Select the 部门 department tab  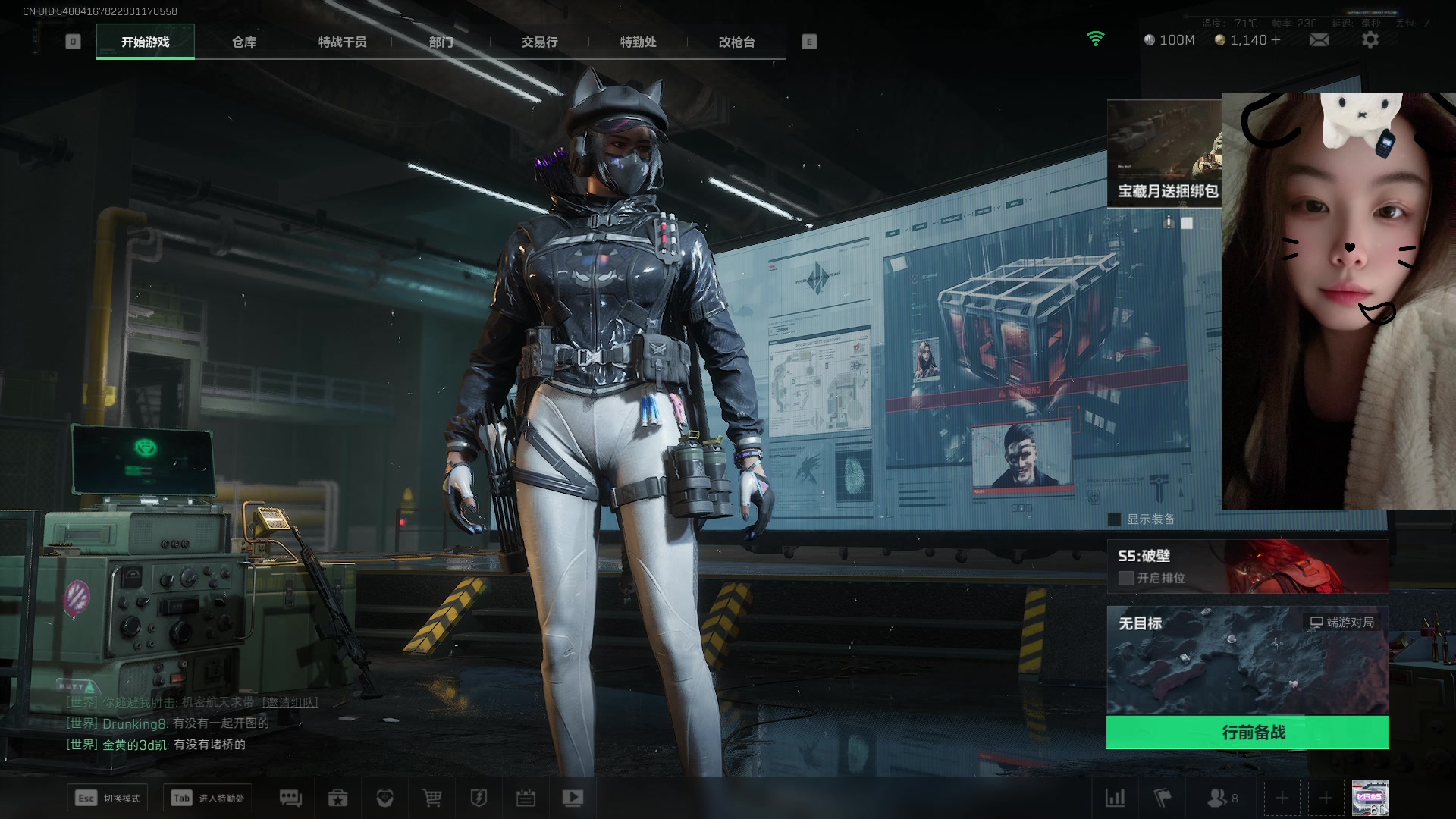441,42
